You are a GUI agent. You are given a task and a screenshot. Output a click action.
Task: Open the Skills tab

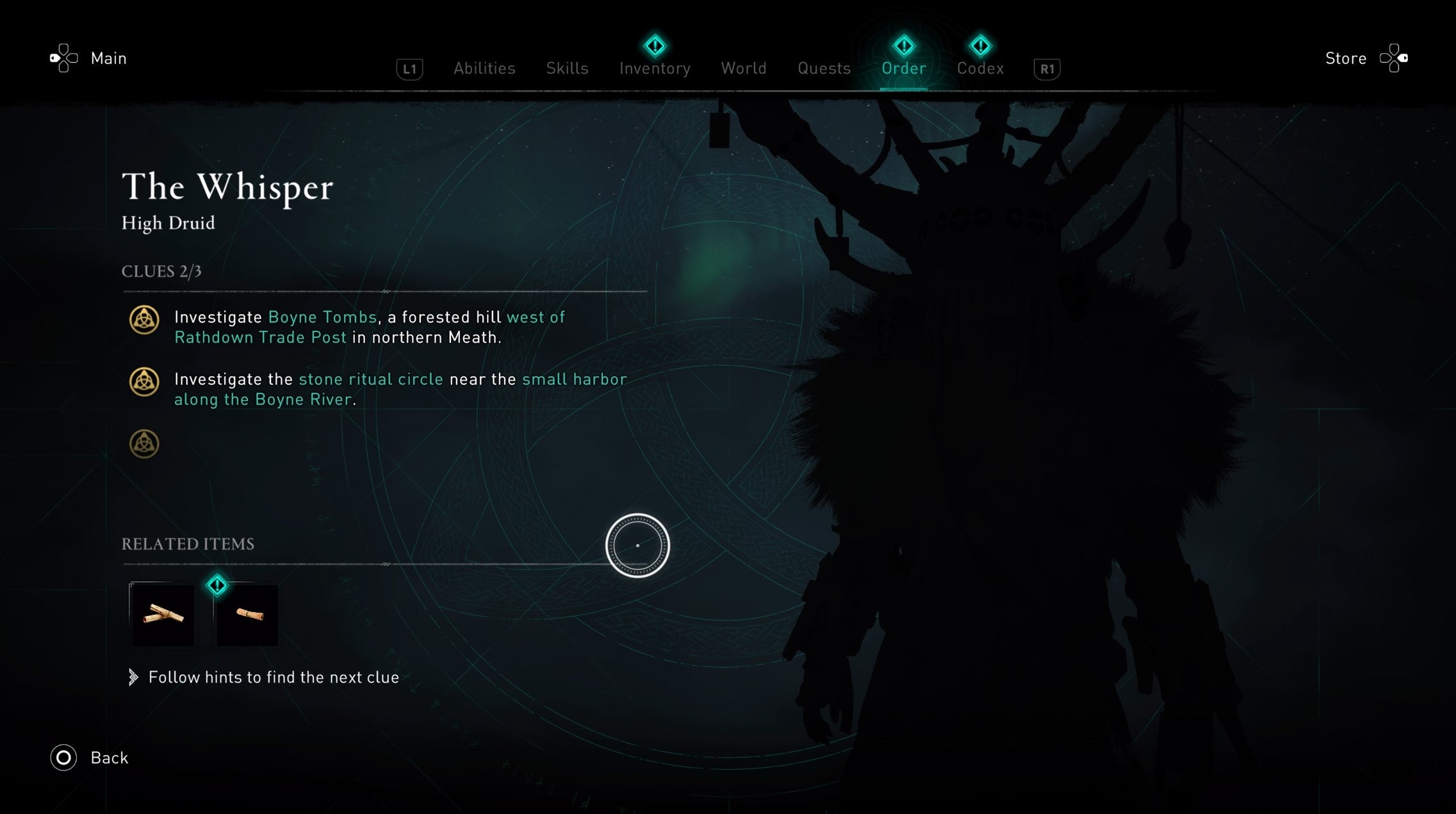(567, 69)
